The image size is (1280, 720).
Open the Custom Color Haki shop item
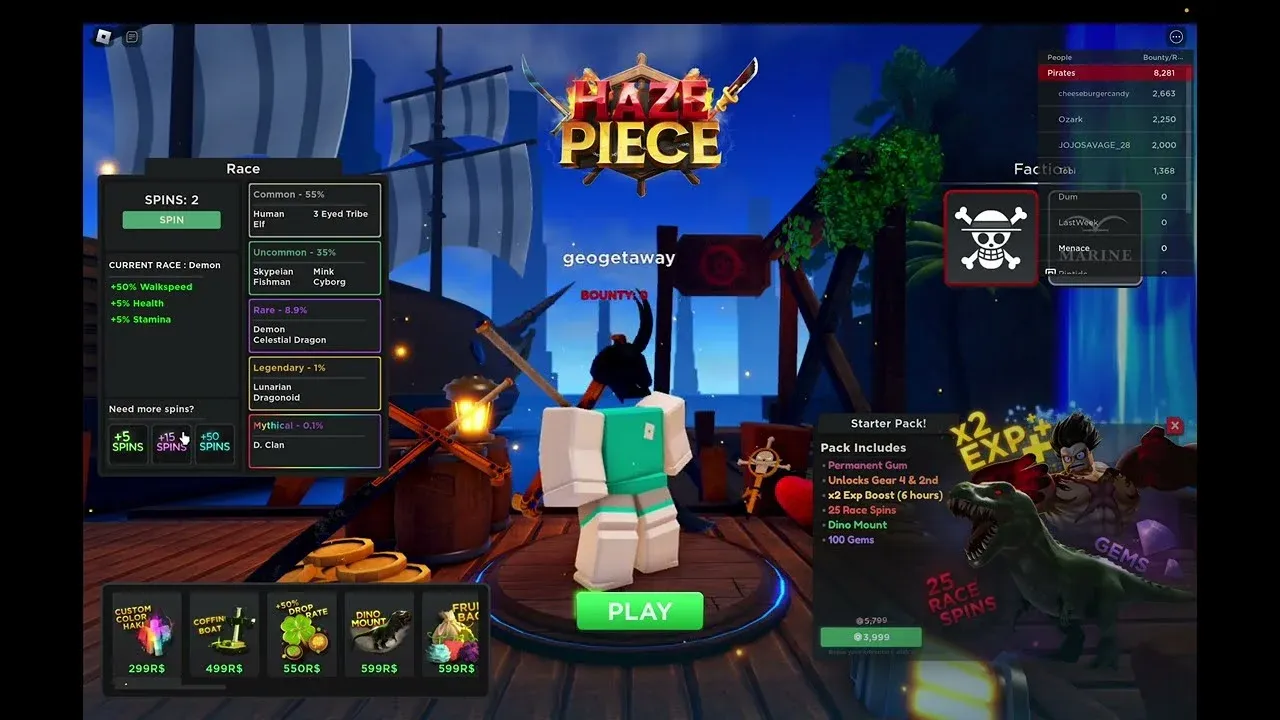tap(145, 634)
